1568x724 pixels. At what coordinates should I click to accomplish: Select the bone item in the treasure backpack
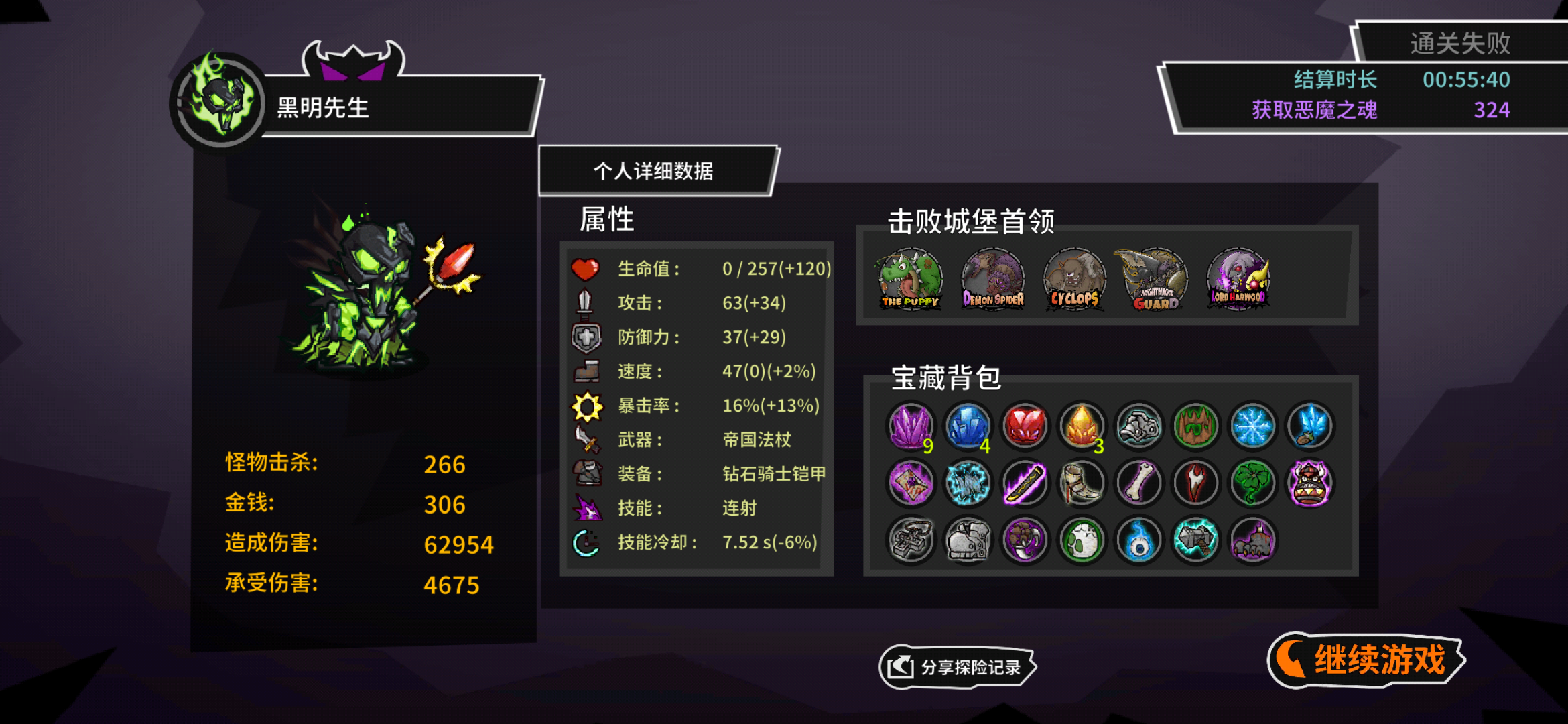point(1138,483)
